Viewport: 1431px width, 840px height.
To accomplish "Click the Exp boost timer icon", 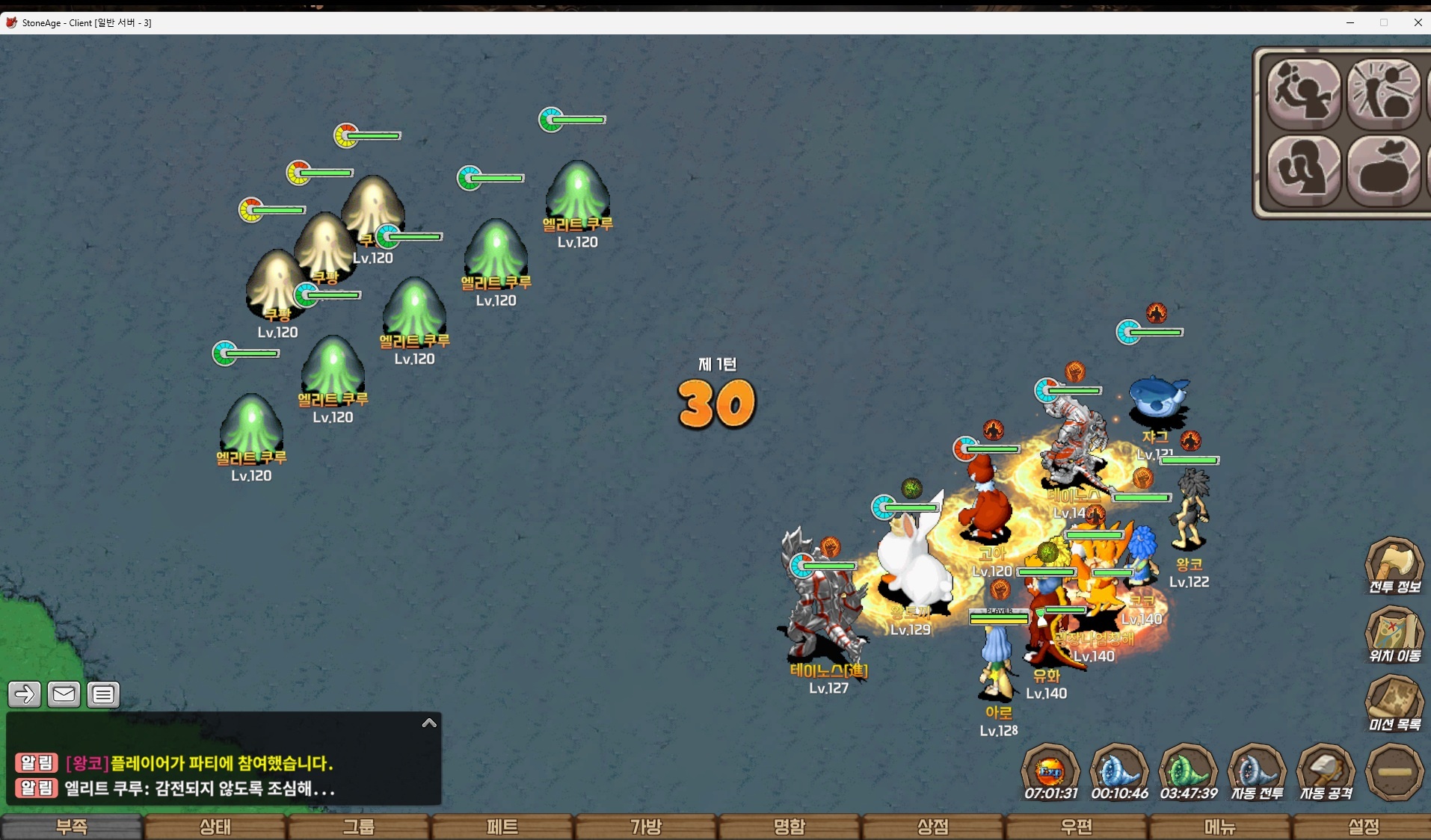I will 1050,771.
